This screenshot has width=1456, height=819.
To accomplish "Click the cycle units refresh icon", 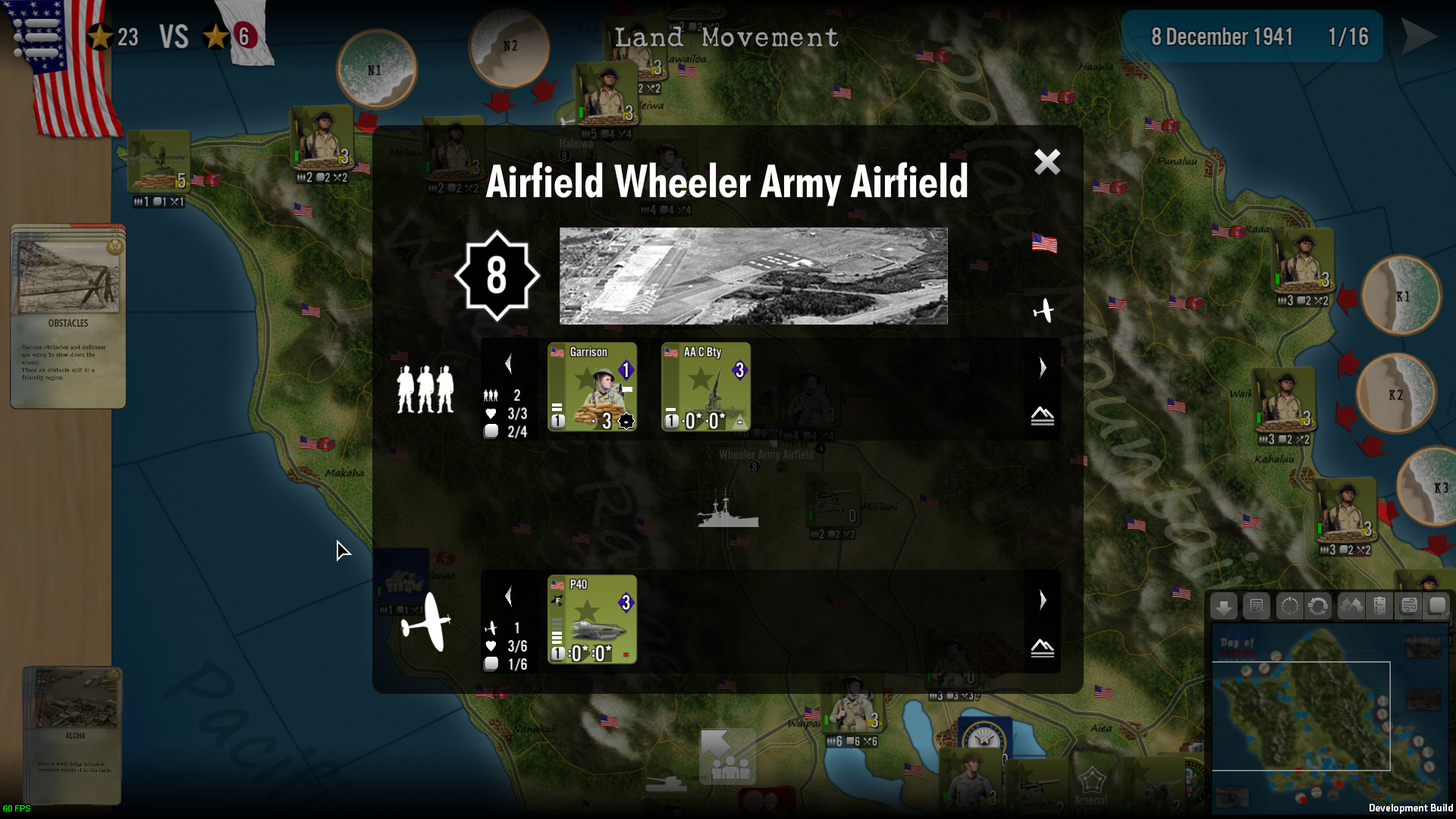I will click(1317, 607).
